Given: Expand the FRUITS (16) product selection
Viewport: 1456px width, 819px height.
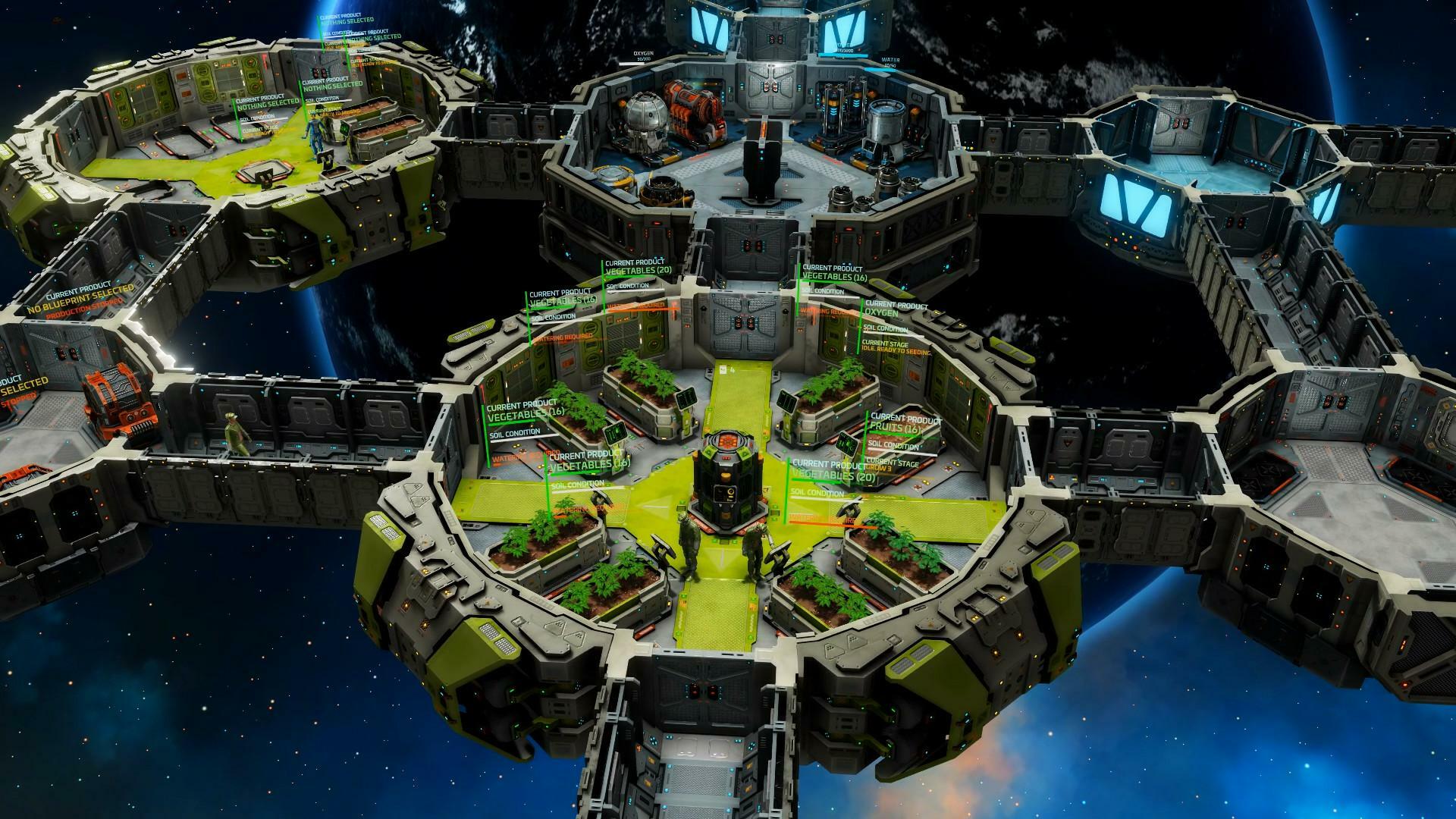Looking at the screenshot, I should 896,428.
